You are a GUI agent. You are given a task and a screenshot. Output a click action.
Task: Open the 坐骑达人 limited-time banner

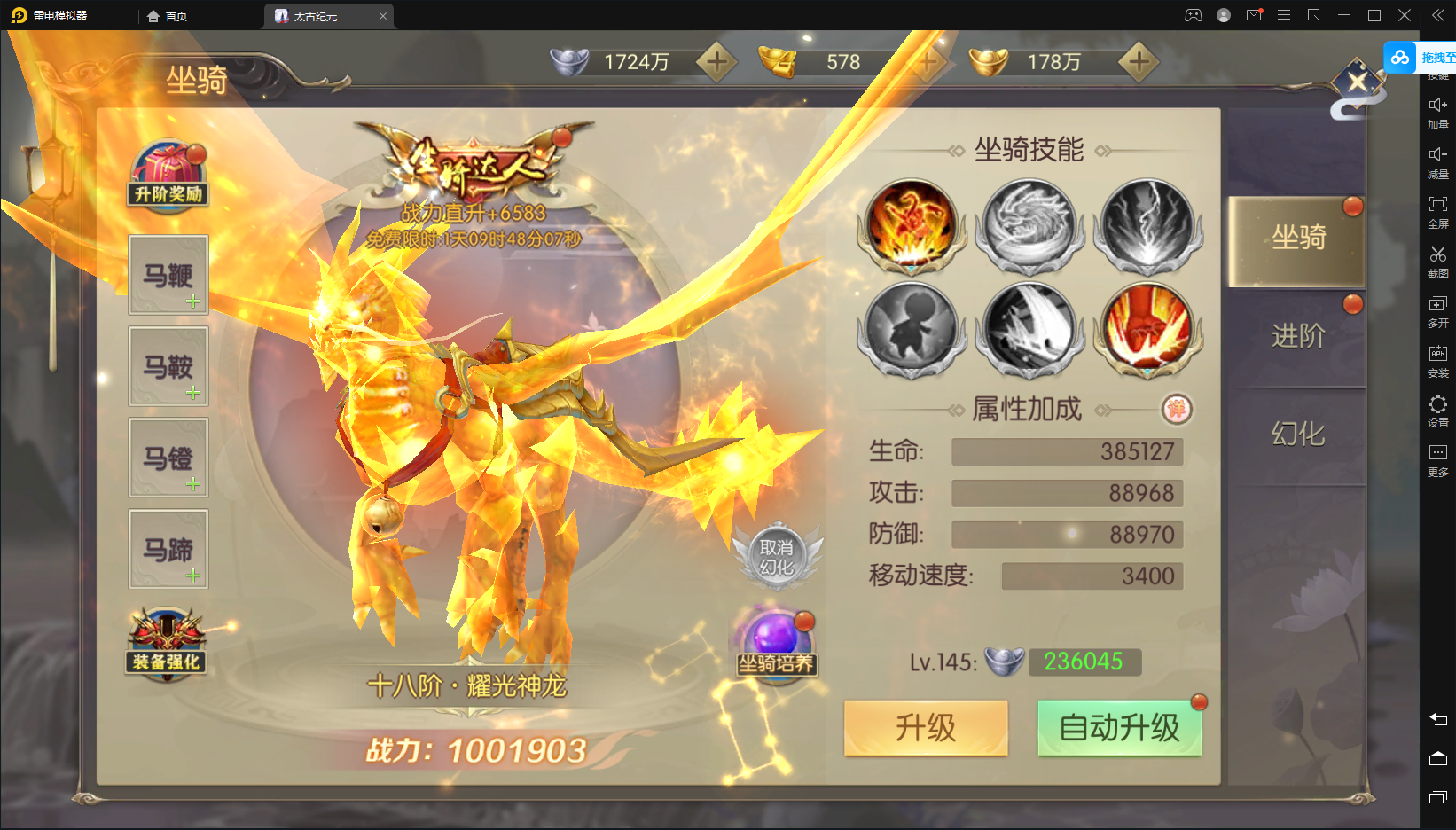click(475, 168)
